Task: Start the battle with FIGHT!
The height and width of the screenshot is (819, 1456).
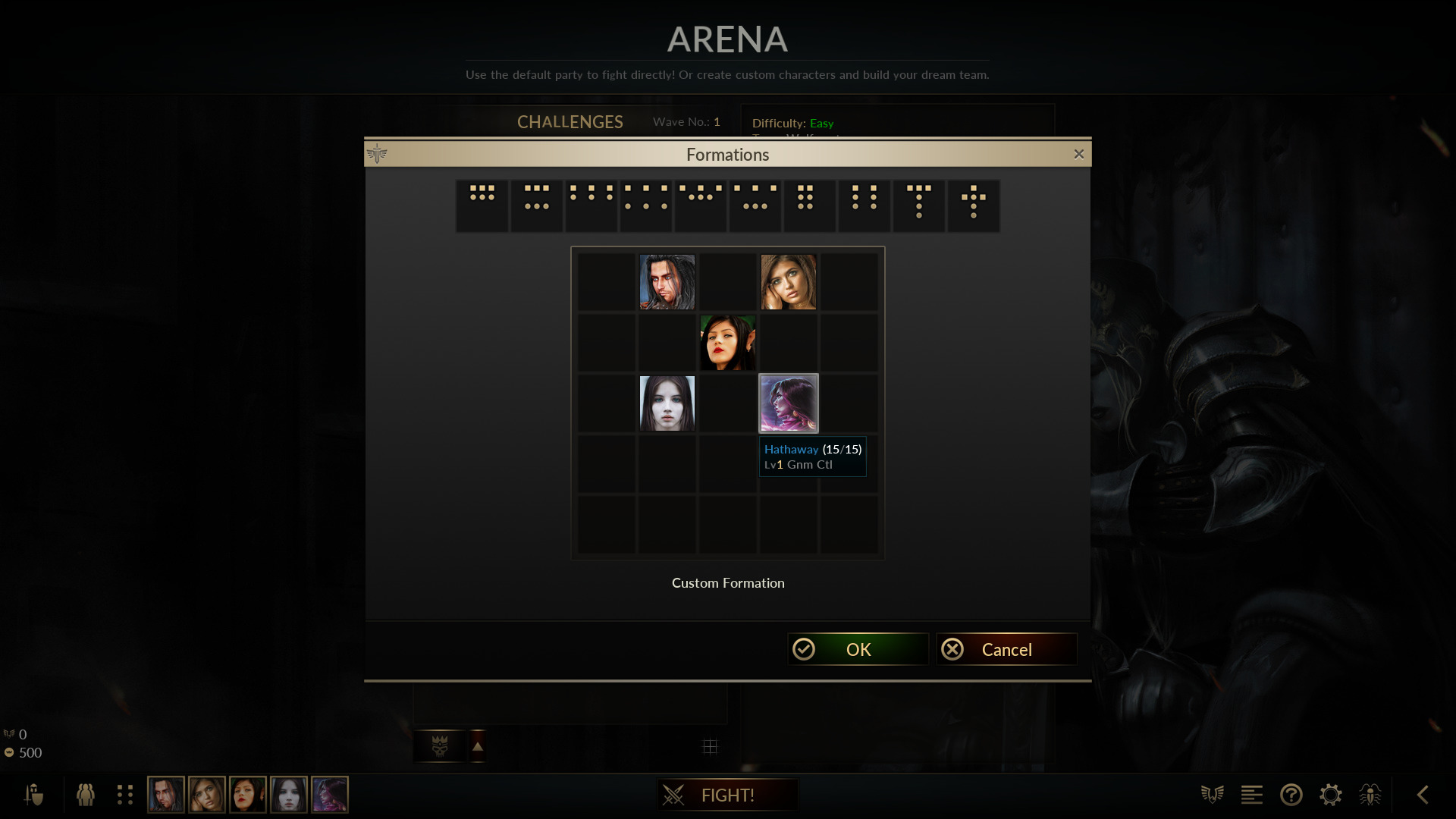Action: click(x=727, y=795)
